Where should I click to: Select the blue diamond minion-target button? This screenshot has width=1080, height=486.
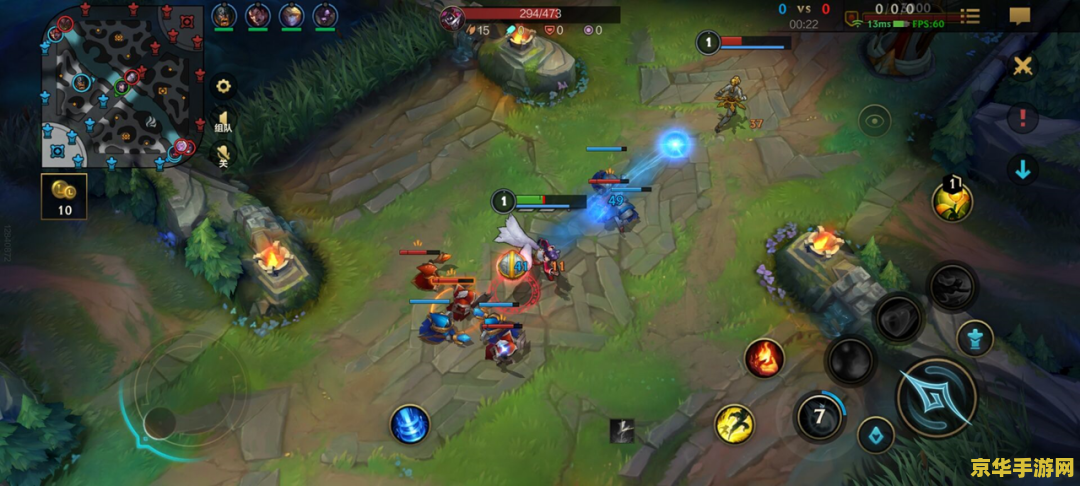876,434
